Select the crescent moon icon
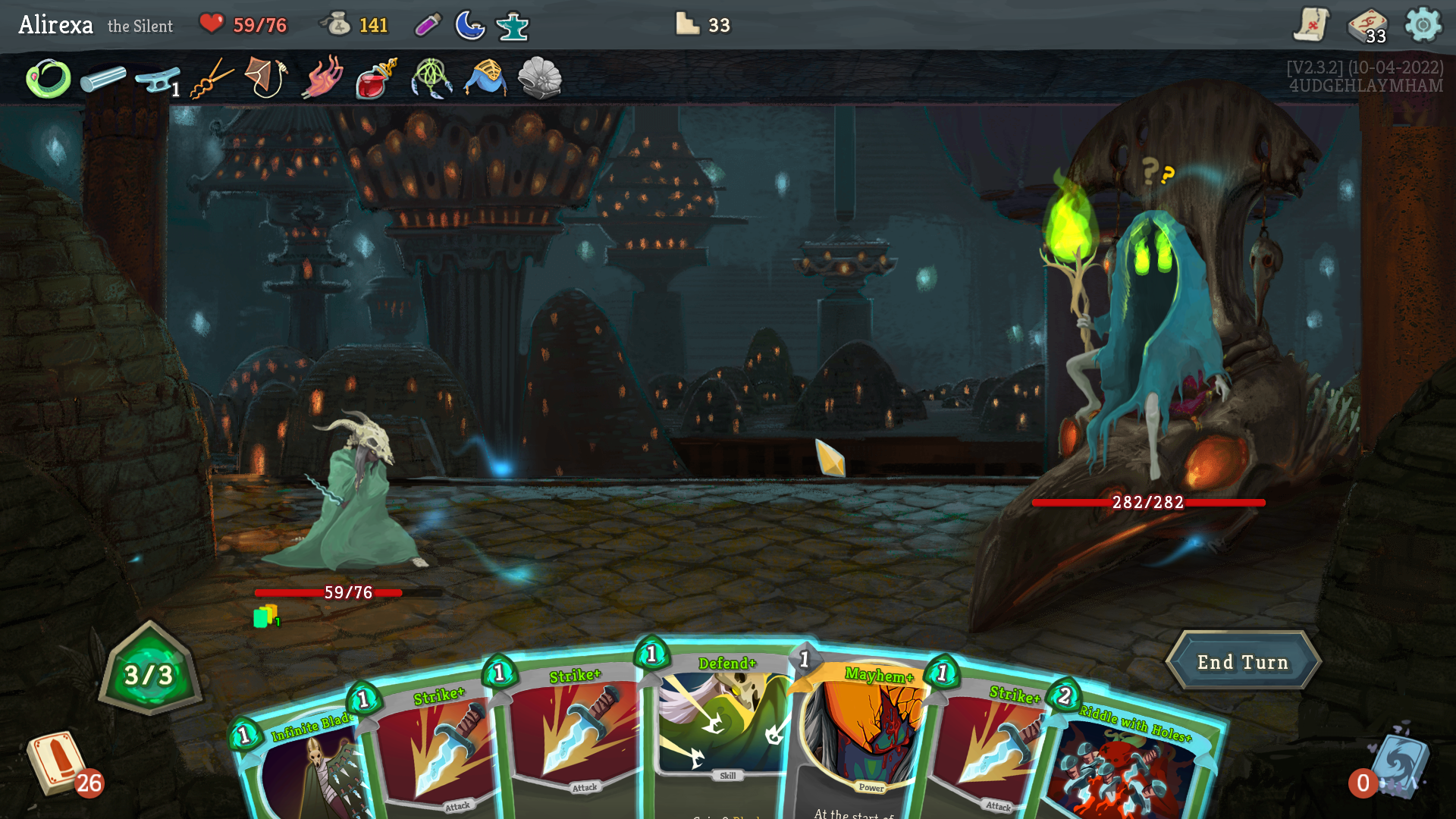Image resolution: width=1456 pixels, height=819 pixels. (469, 25)
